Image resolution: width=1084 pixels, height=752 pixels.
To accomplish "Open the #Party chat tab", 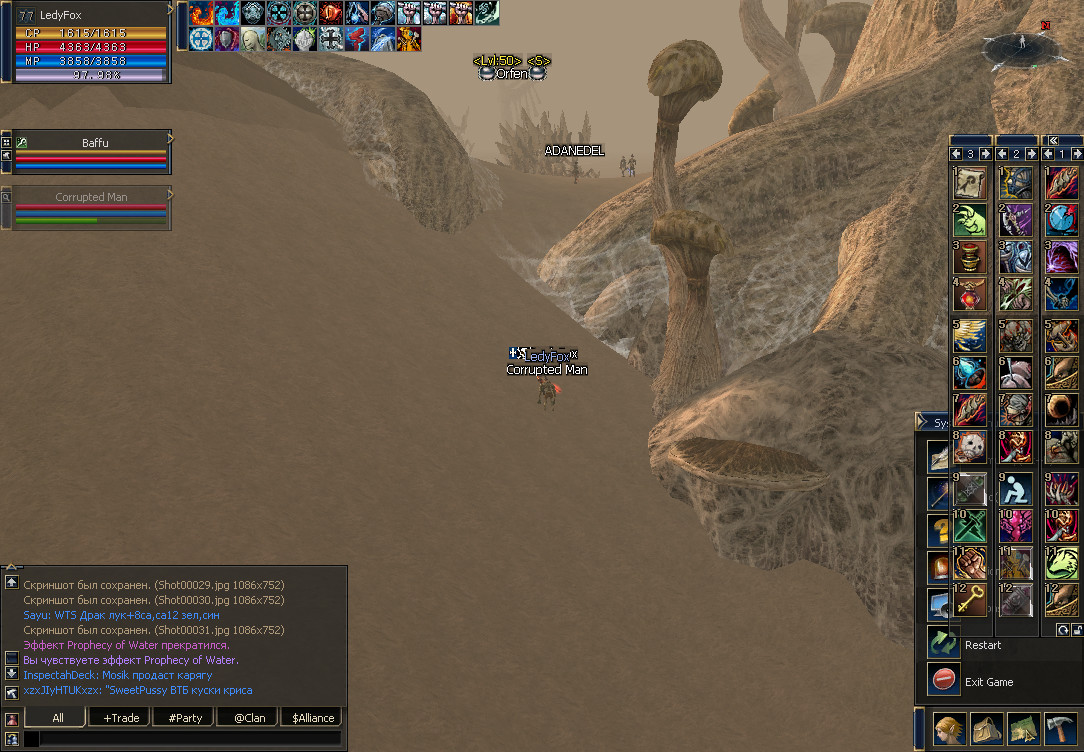I will point(185,717).
